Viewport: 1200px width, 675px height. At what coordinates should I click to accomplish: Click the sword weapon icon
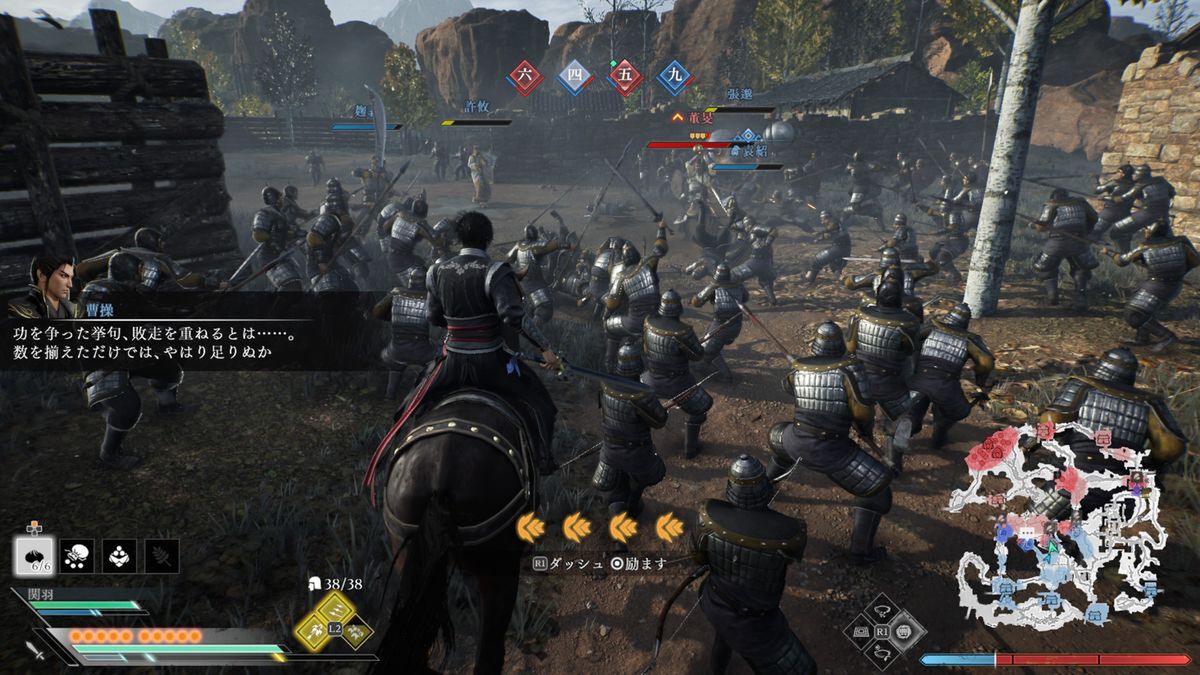tap(39, 651)
